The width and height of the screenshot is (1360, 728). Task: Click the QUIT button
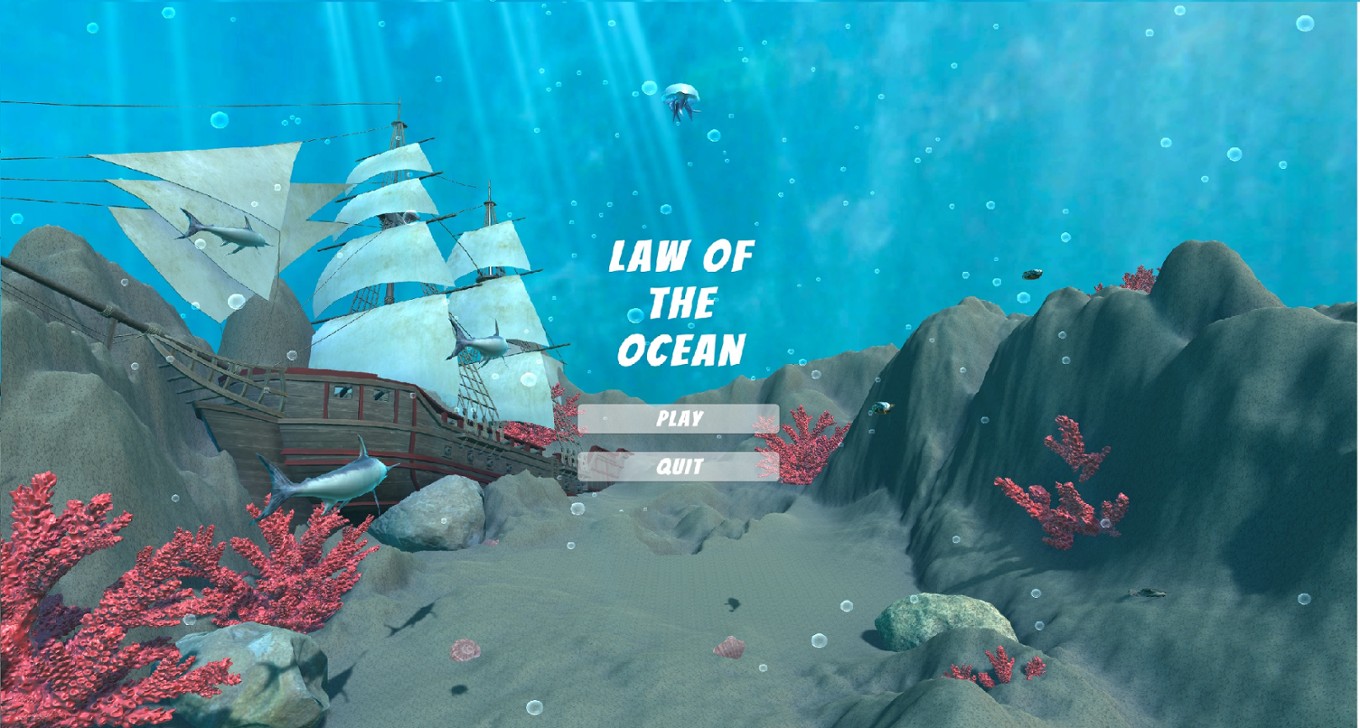(678, 464)
